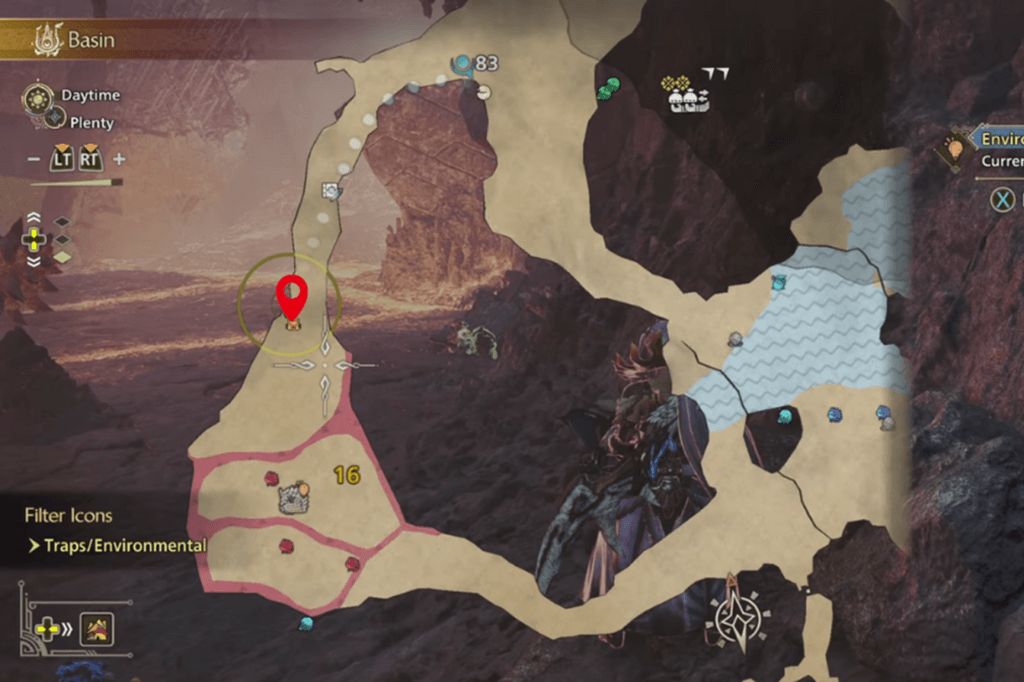The image size is (1024, 682).
Task: Select the blue gathering point marked 83
Action: coord(462,65)
